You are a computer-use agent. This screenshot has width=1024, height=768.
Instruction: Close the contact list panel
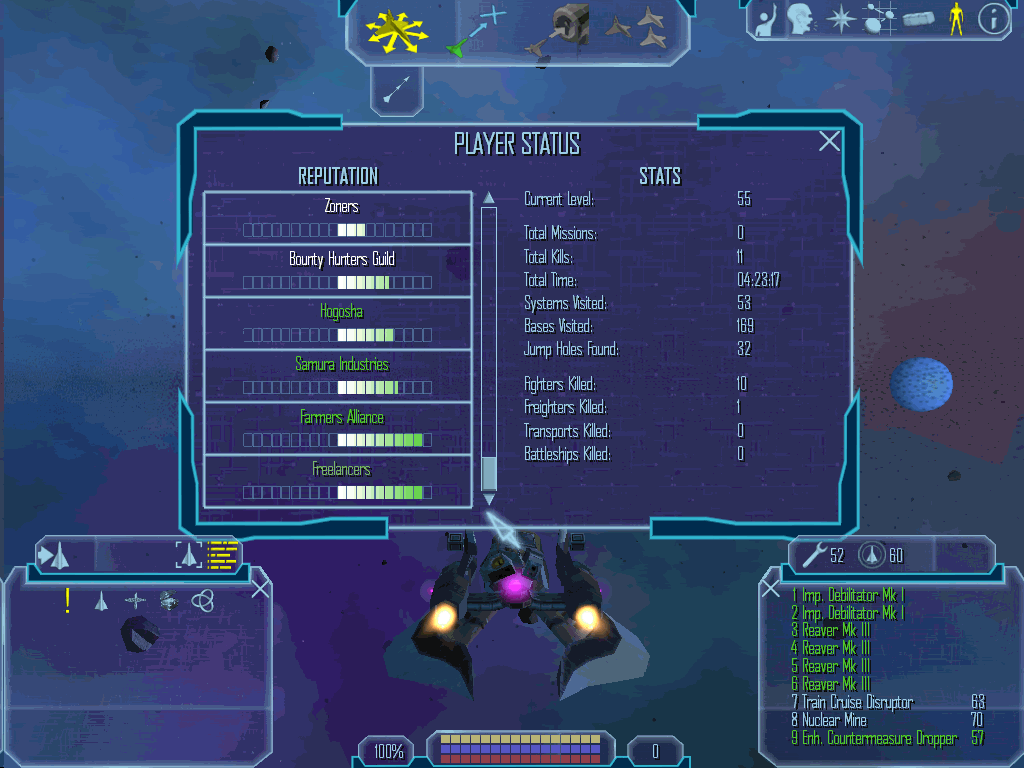pos(260,589)
